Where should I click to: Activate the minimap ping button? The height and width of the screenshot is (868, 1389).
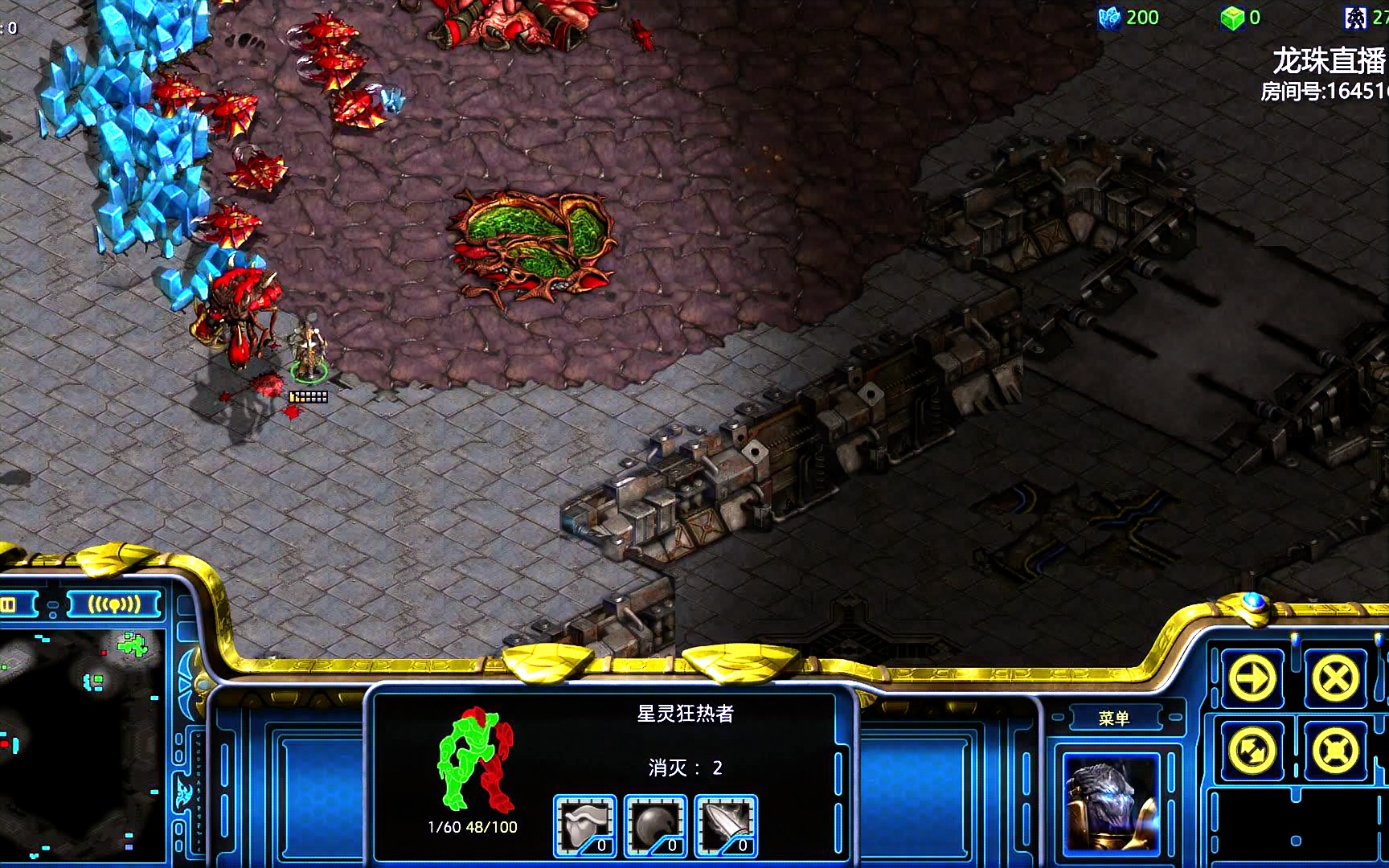(x=113, y=604)
